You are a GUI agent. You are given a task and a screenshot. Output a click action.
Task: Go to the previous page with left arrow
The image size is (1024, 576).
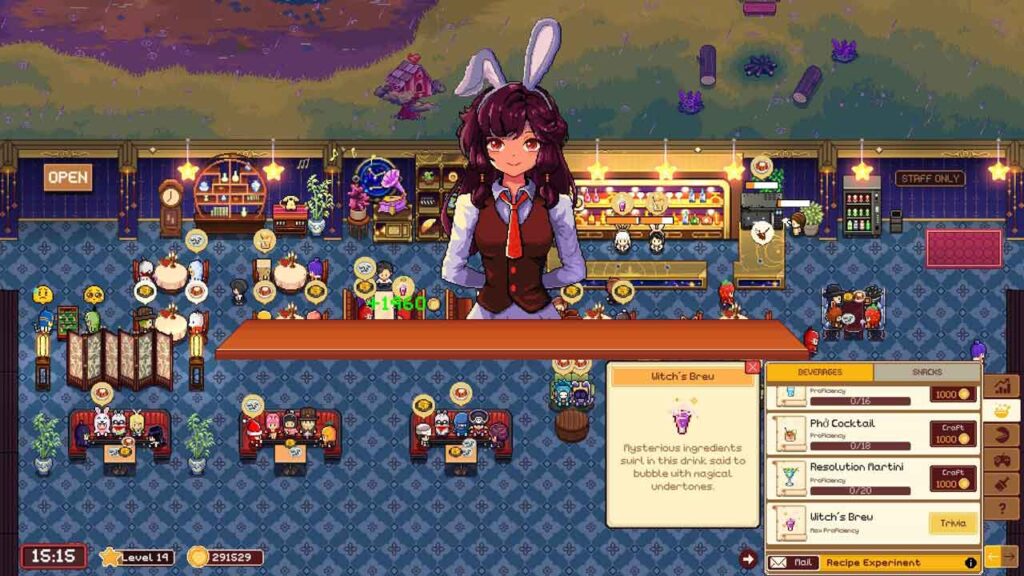tap(992, 554)
